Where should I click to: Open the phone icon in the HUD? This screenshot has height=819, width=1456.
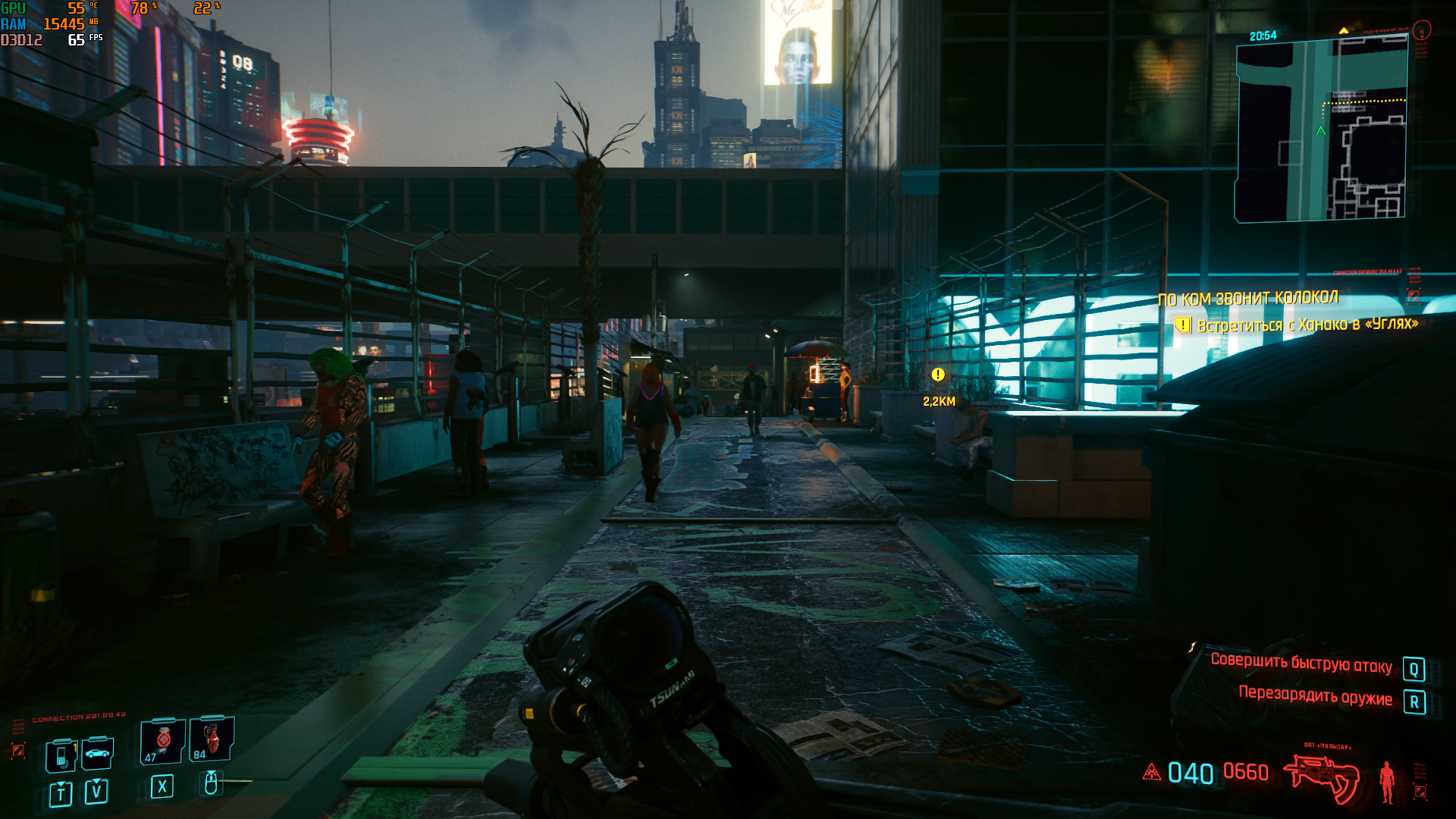point(61,755)
